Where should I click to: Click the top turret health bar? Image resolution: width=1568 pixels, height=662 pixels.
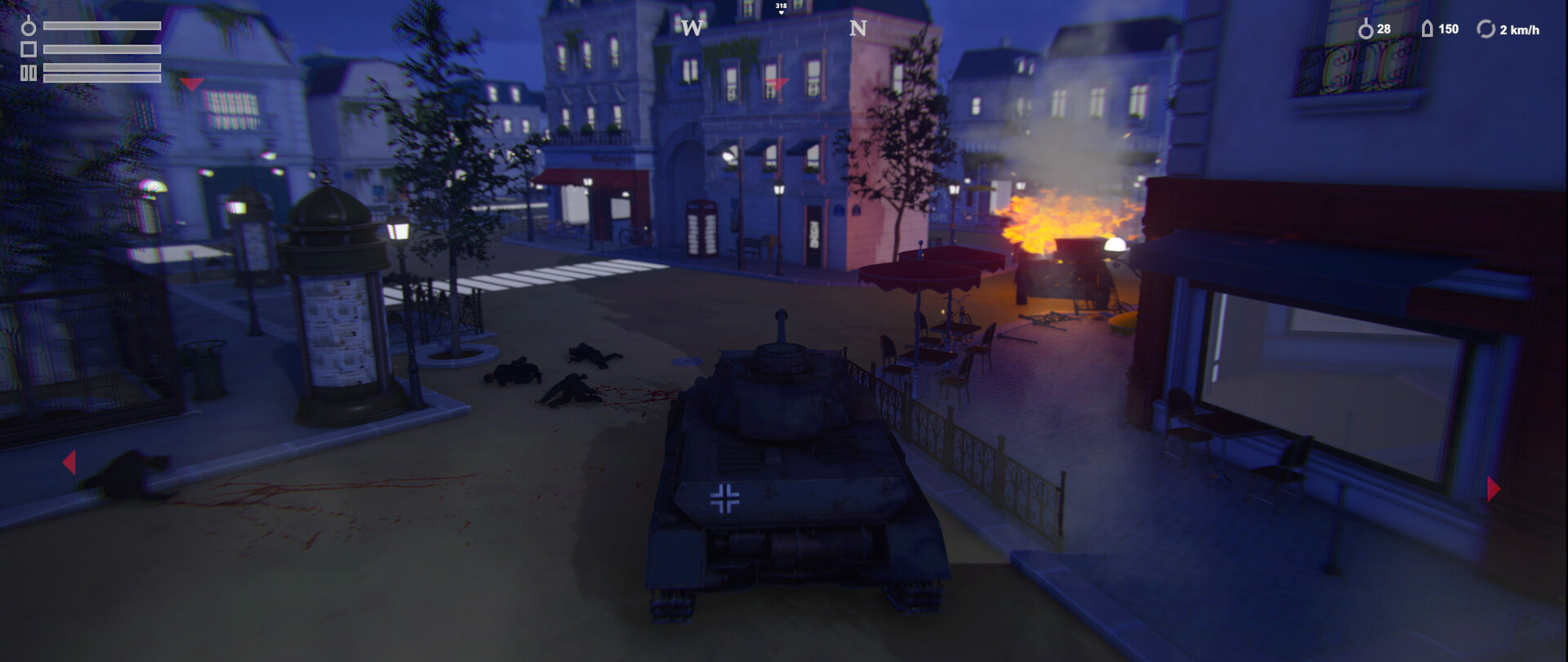(x=102, y=26)
